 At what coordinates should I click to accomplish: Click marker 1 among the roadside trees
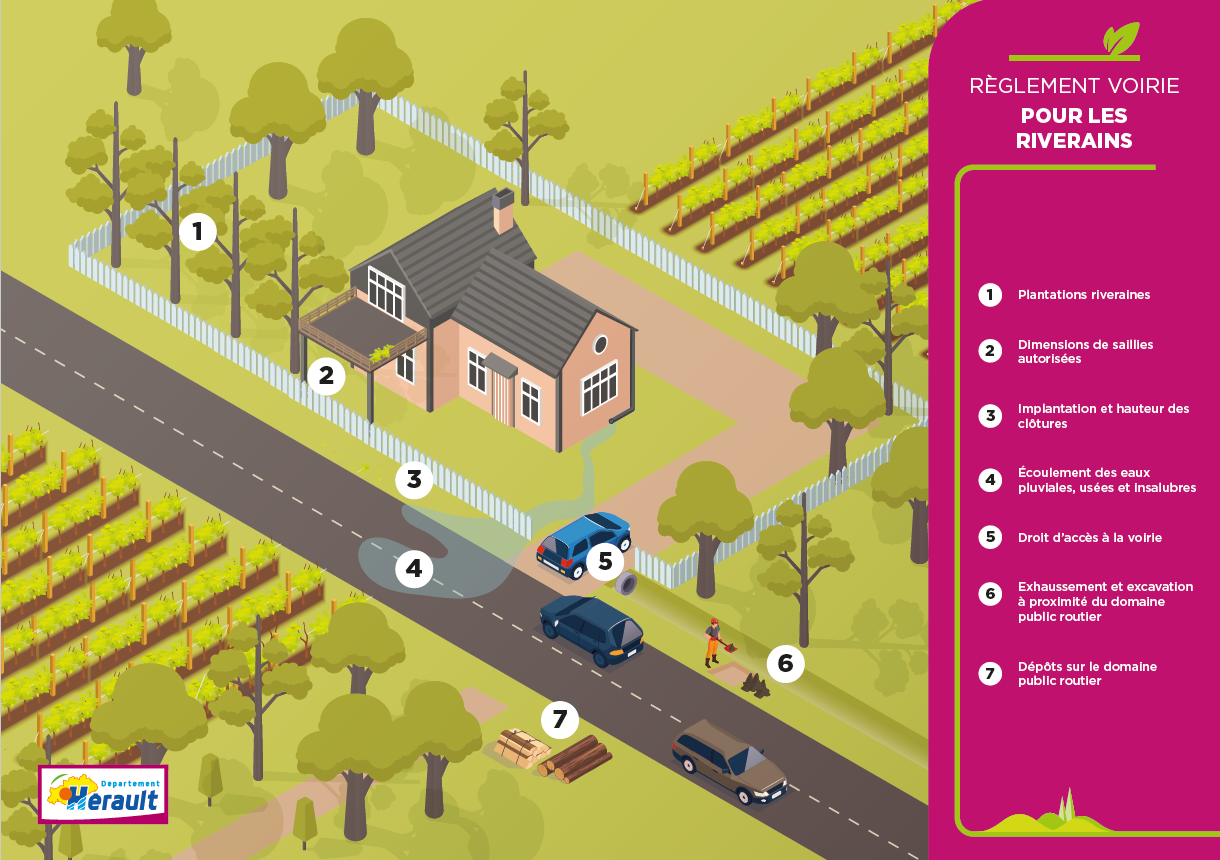[198, 232]
